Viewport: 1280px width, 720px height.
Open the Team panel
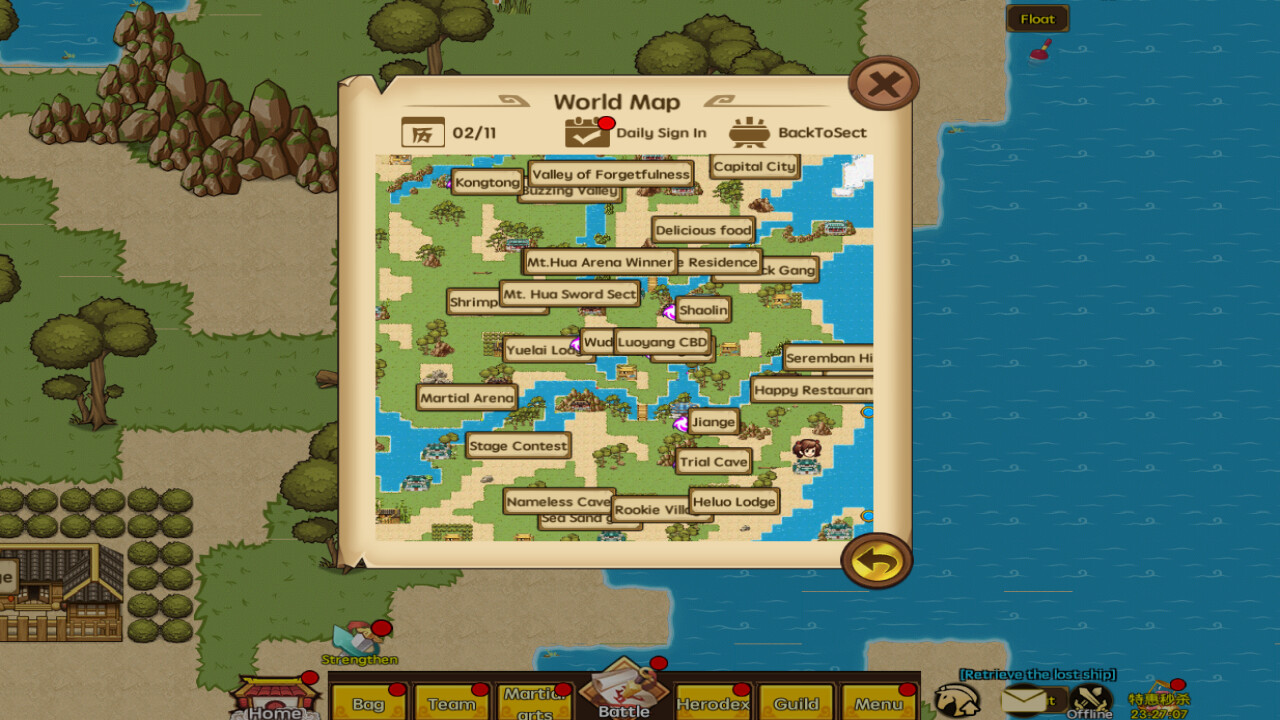[x=451, y=703]
